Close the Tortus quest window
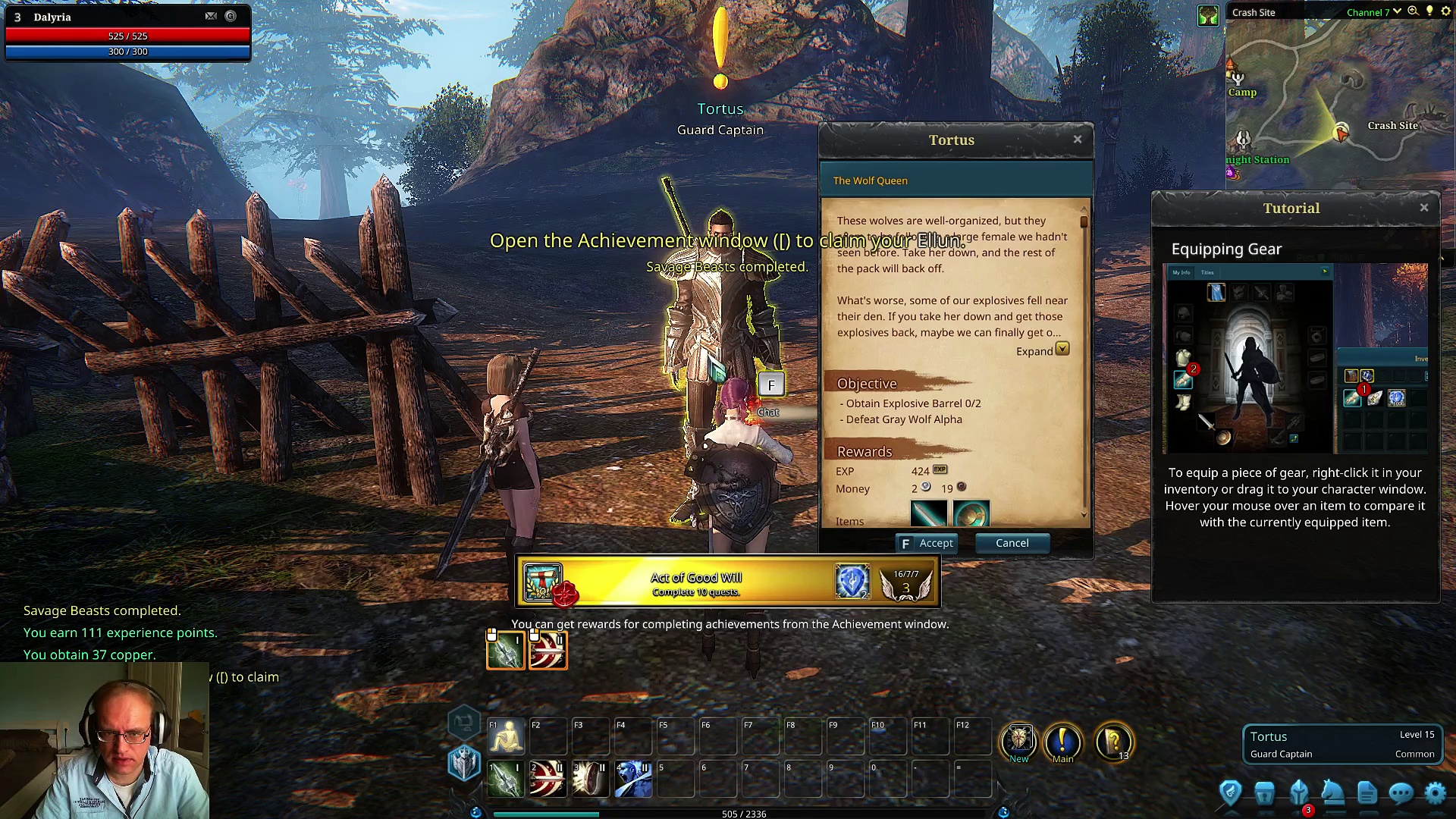 click(x=1078, y=140)
